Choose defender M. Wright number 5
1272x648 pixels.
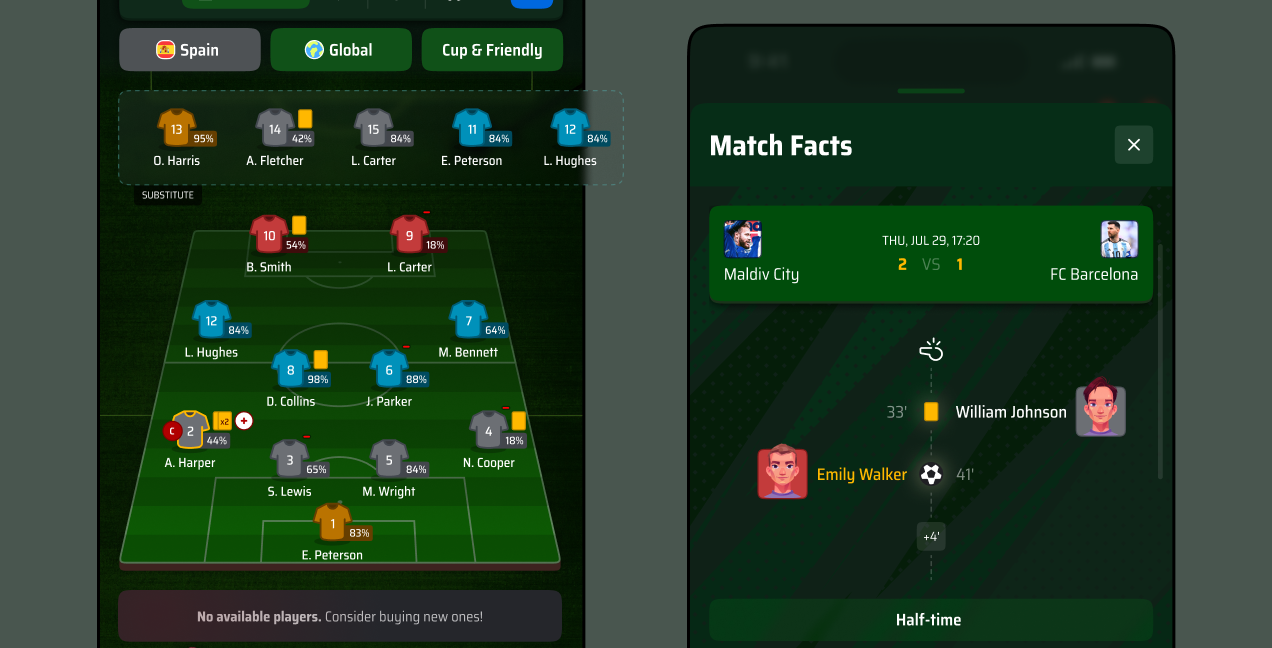389,460
